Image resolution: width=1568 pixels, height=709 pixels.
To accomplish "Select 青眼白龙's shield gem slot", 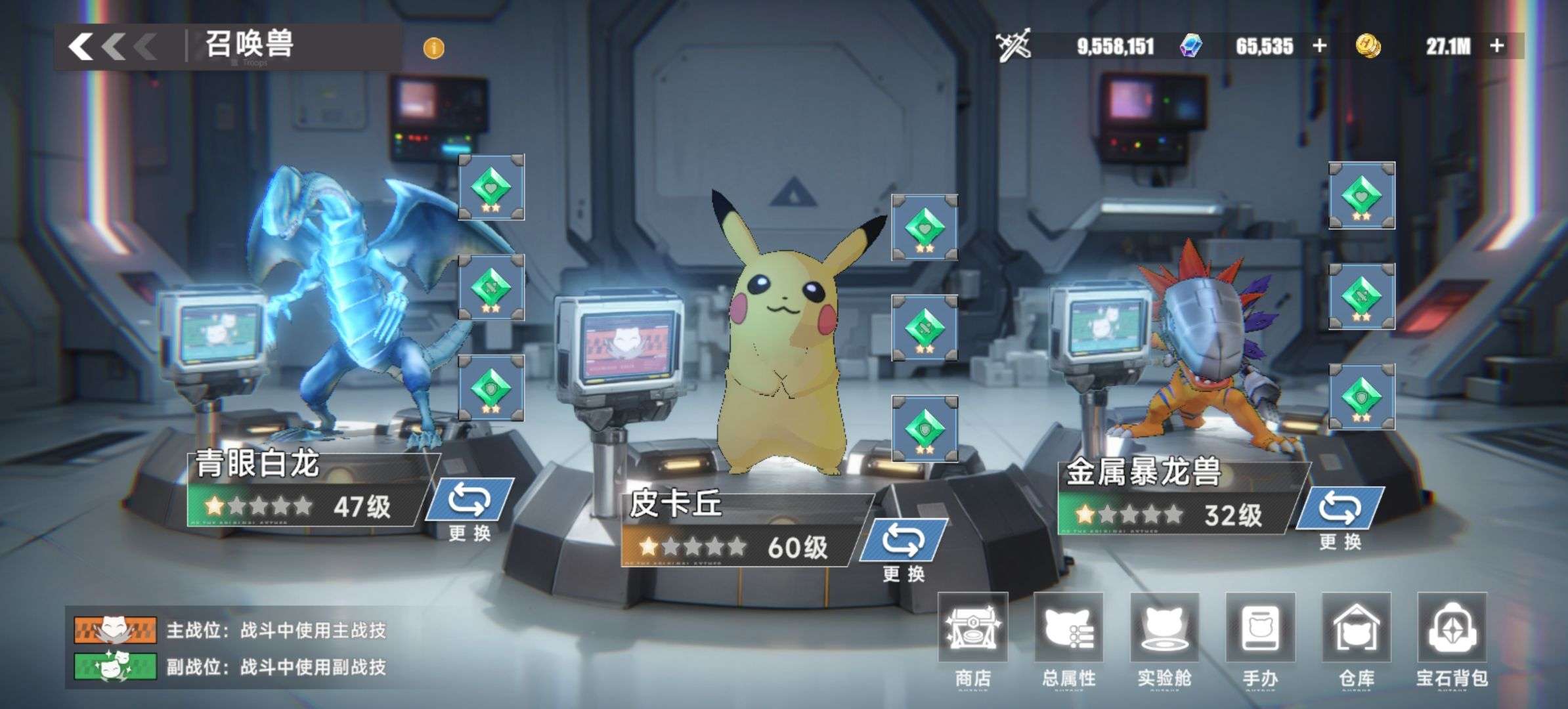I will pos(491,388).
